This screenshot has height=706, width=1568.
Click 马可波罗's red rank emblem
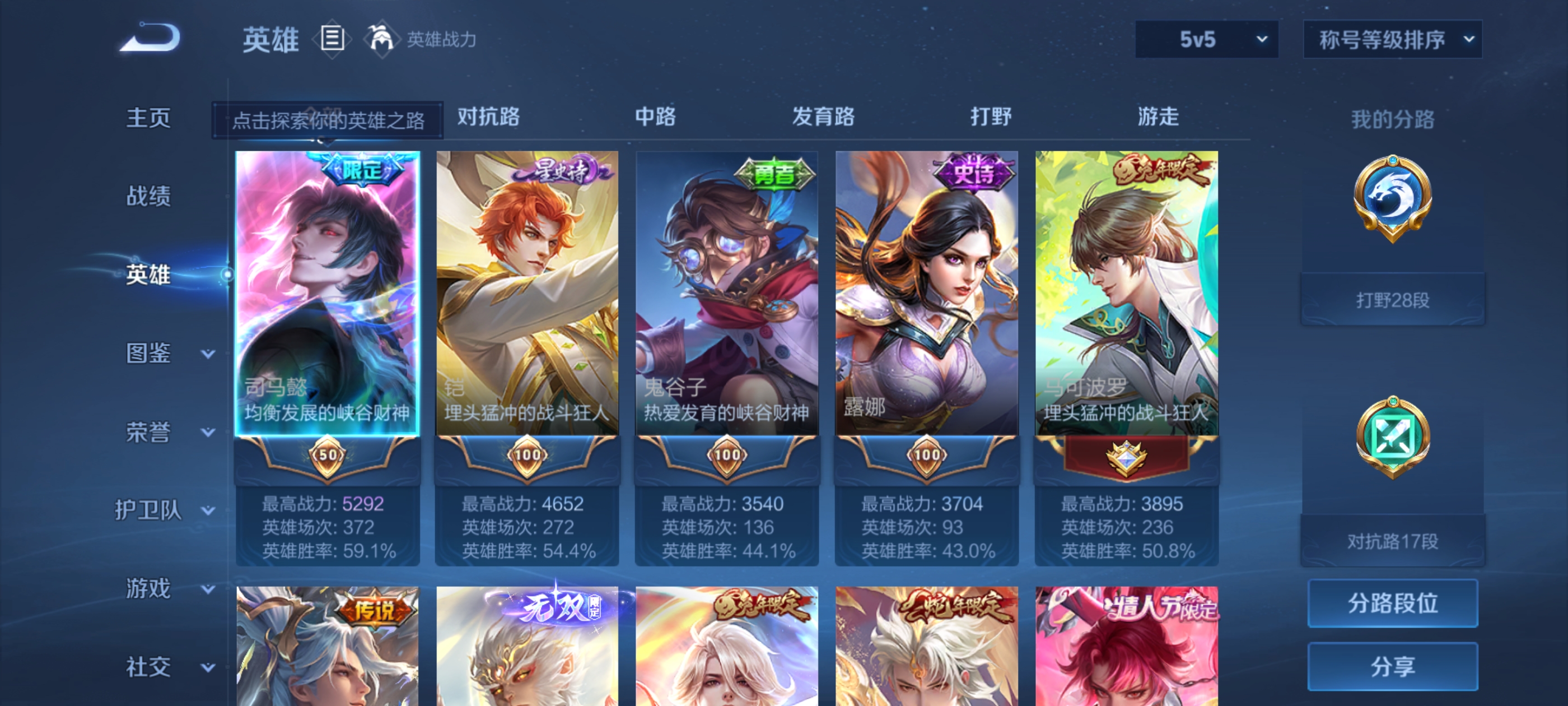[x=1126, y=458]
